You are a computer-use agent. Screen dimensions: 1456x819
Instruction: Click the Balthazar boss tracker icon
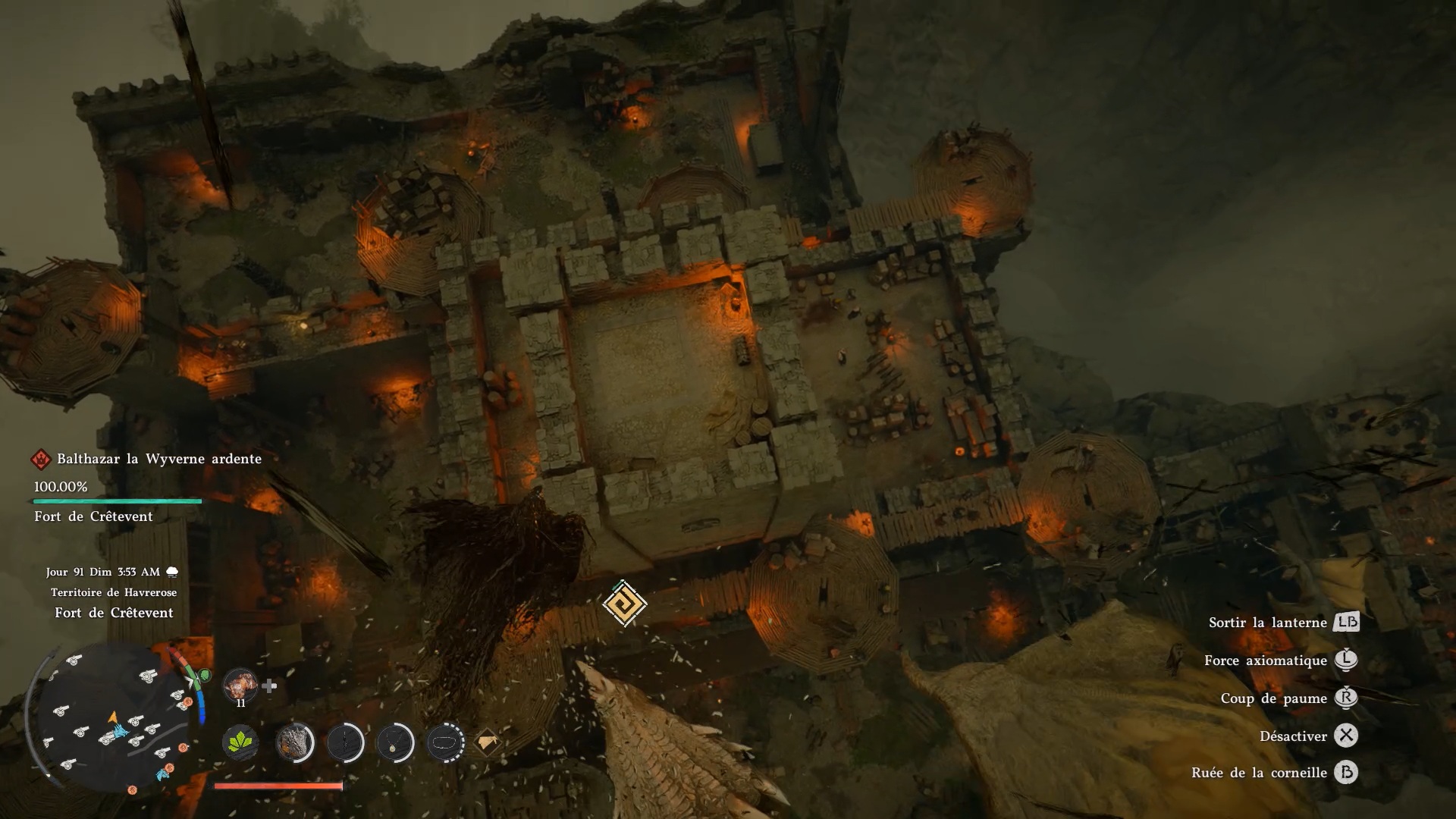pyautogui.click(x=41, y=459)
